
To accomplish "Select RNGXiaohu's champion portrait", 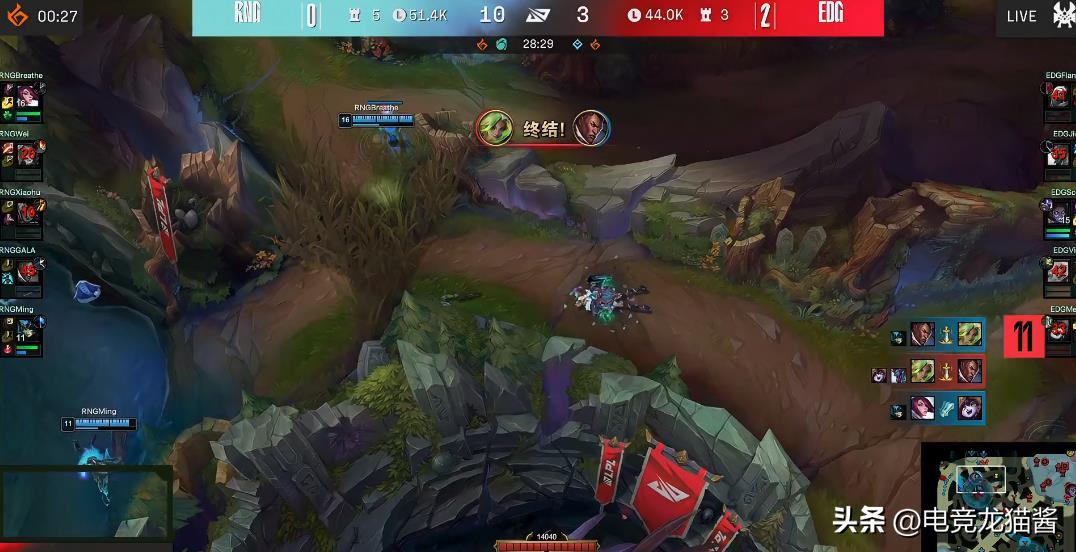I will pyautogui.click(x=28, y=211).
